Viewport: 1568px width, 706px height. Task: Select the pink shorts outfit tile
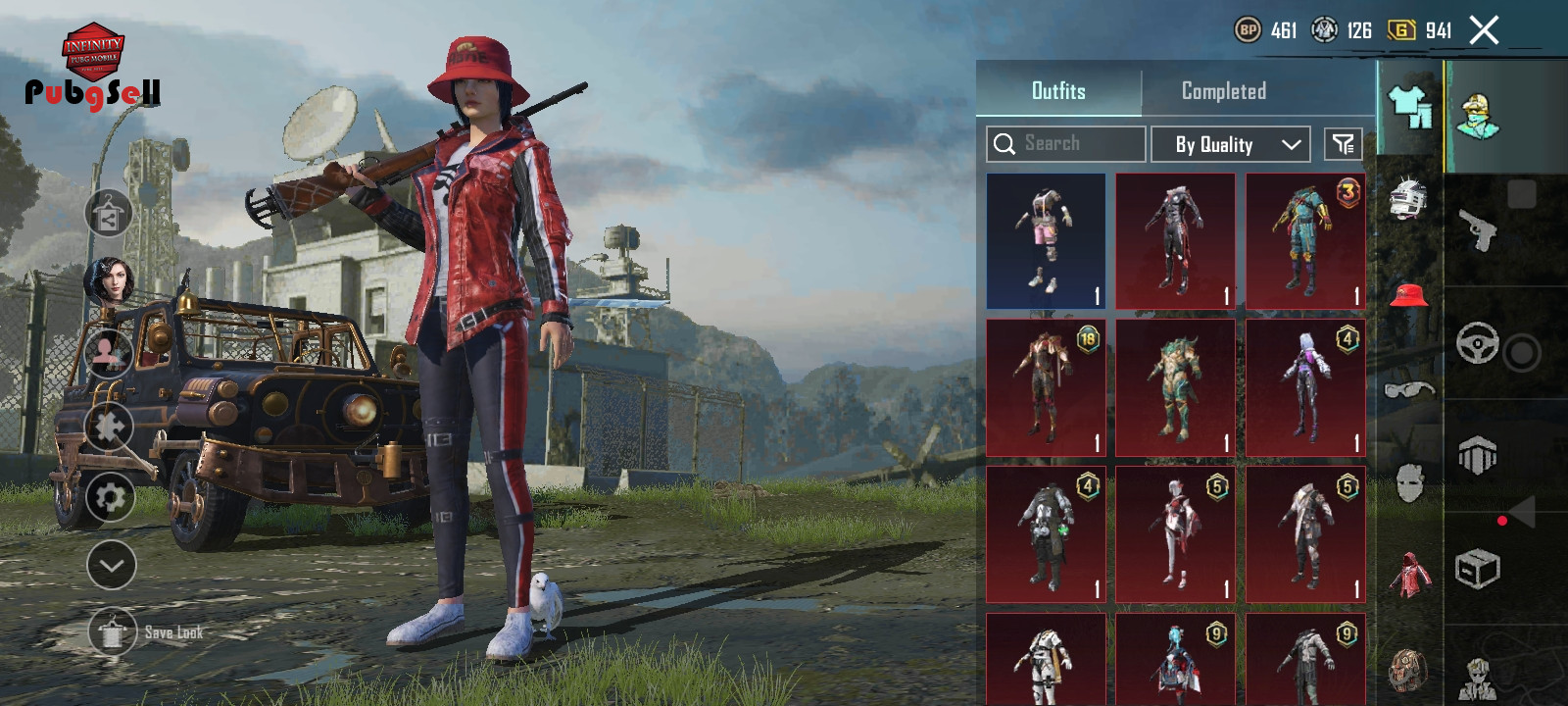tap(1046, 241)
